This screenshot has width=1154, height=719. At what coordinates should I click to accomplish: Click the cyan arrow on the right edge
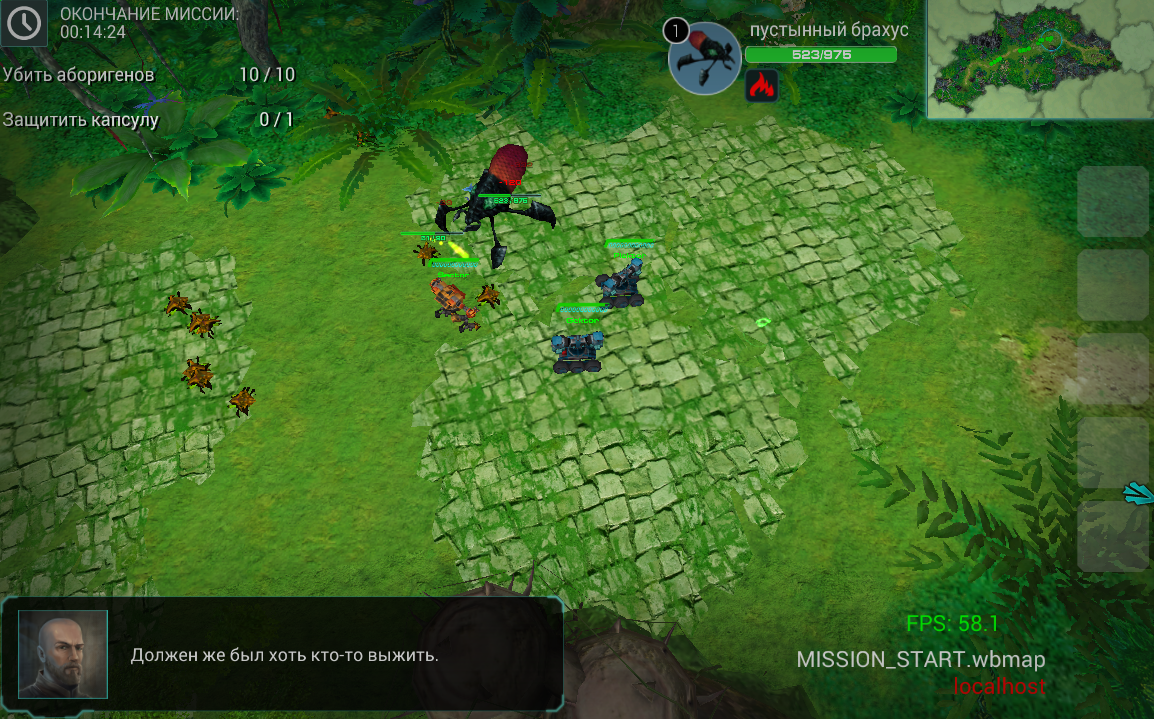coord(1139,492)
